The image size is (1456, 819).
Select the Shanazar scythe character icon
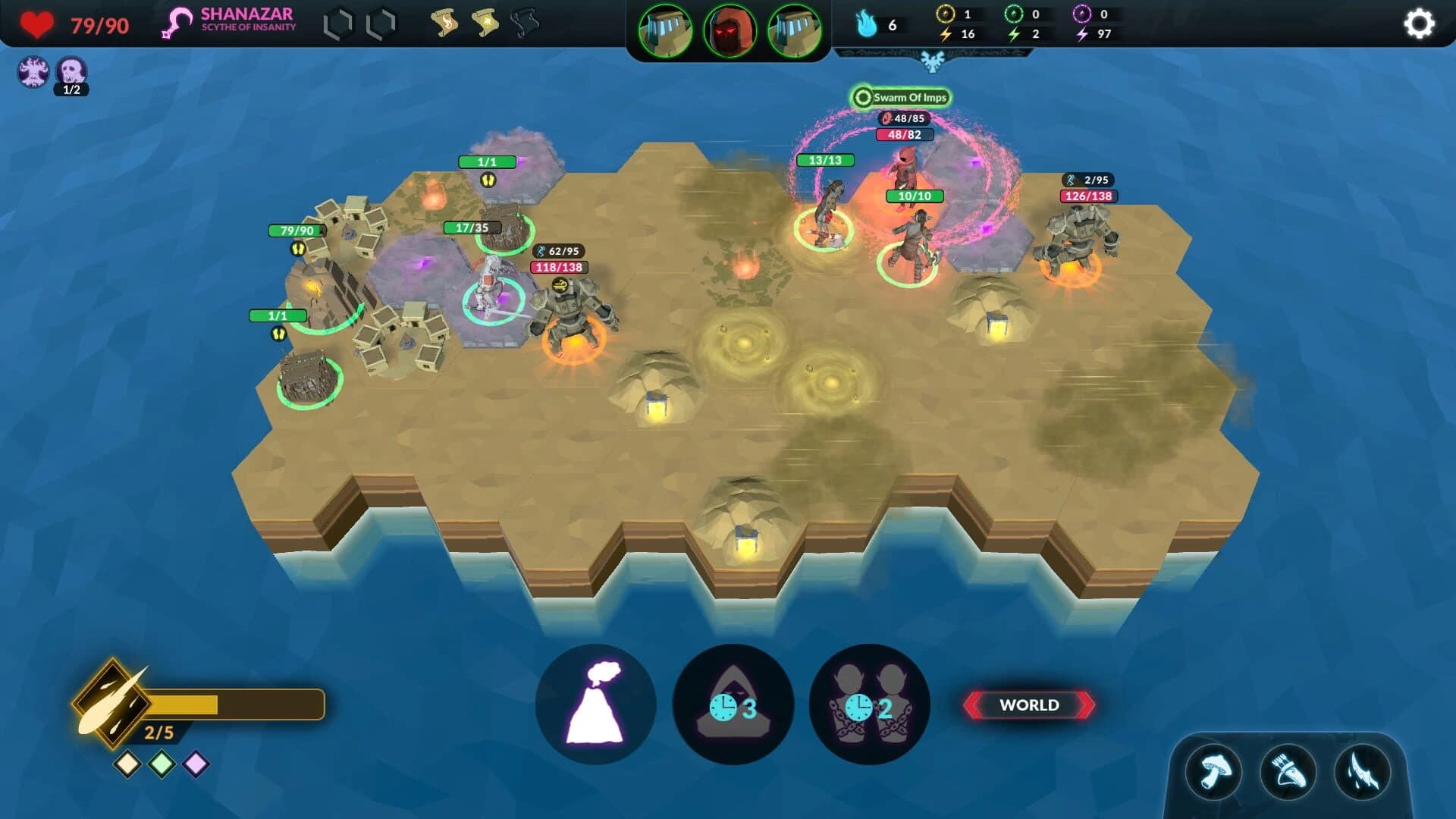tap(177, 23)
